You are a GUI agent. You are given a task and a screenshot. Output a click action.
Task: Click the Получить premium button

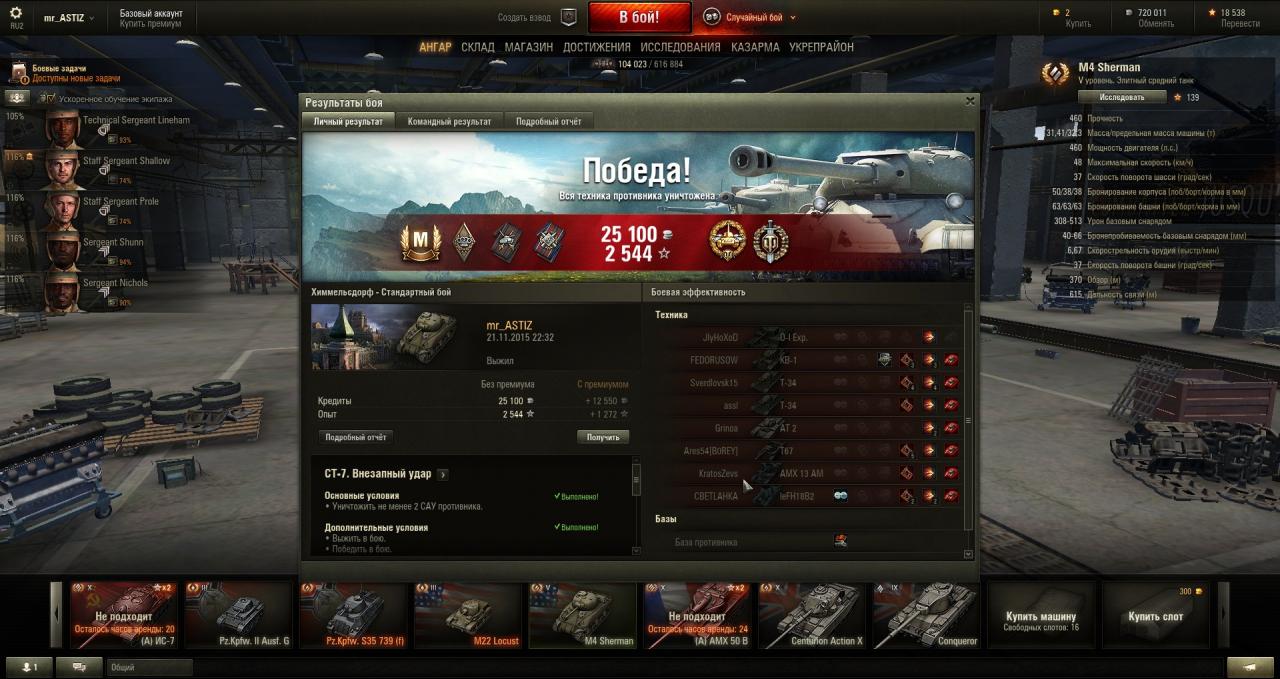click(602, 437)
